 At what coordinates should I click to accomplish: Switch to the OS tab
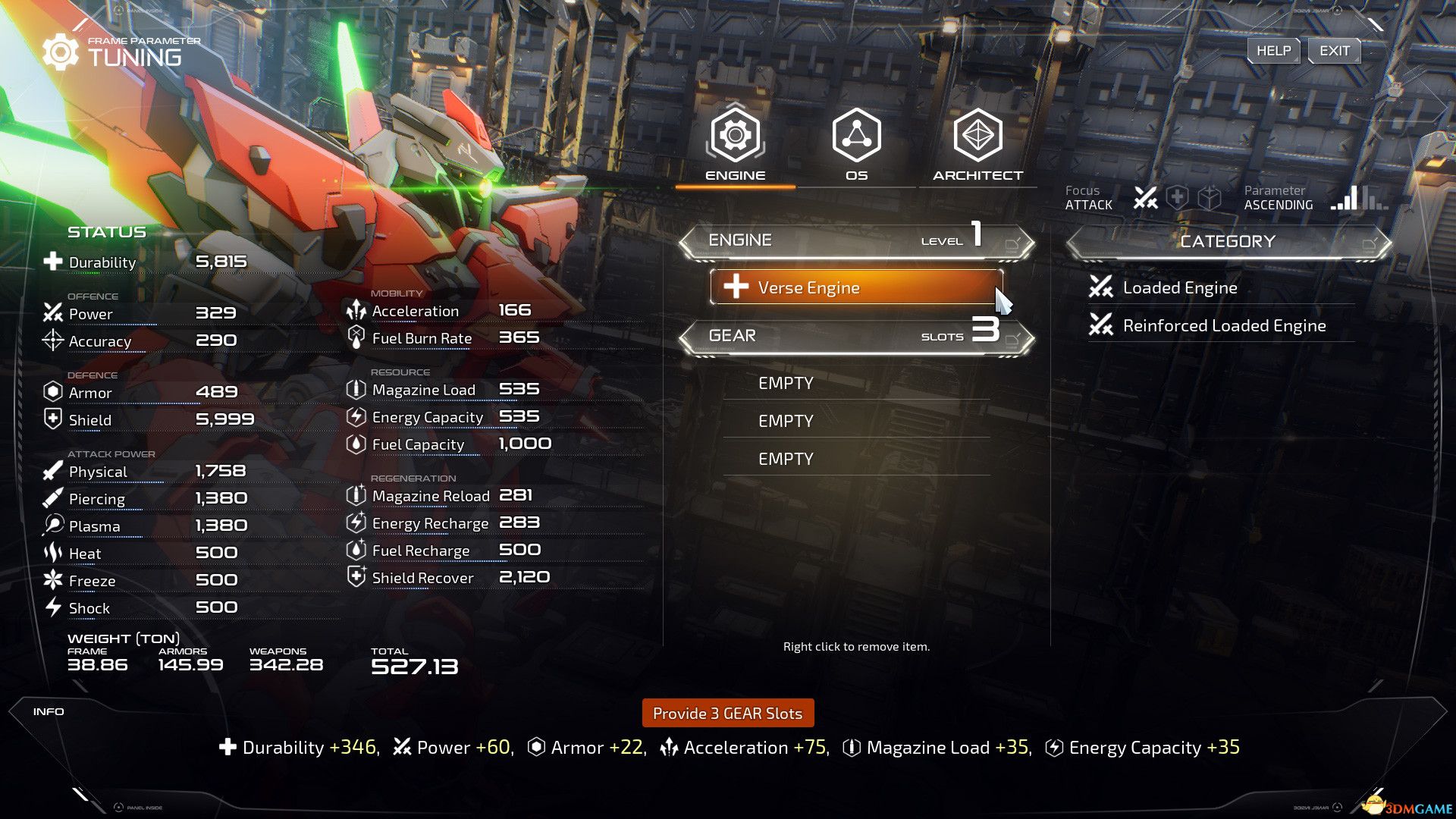point(856,144)
